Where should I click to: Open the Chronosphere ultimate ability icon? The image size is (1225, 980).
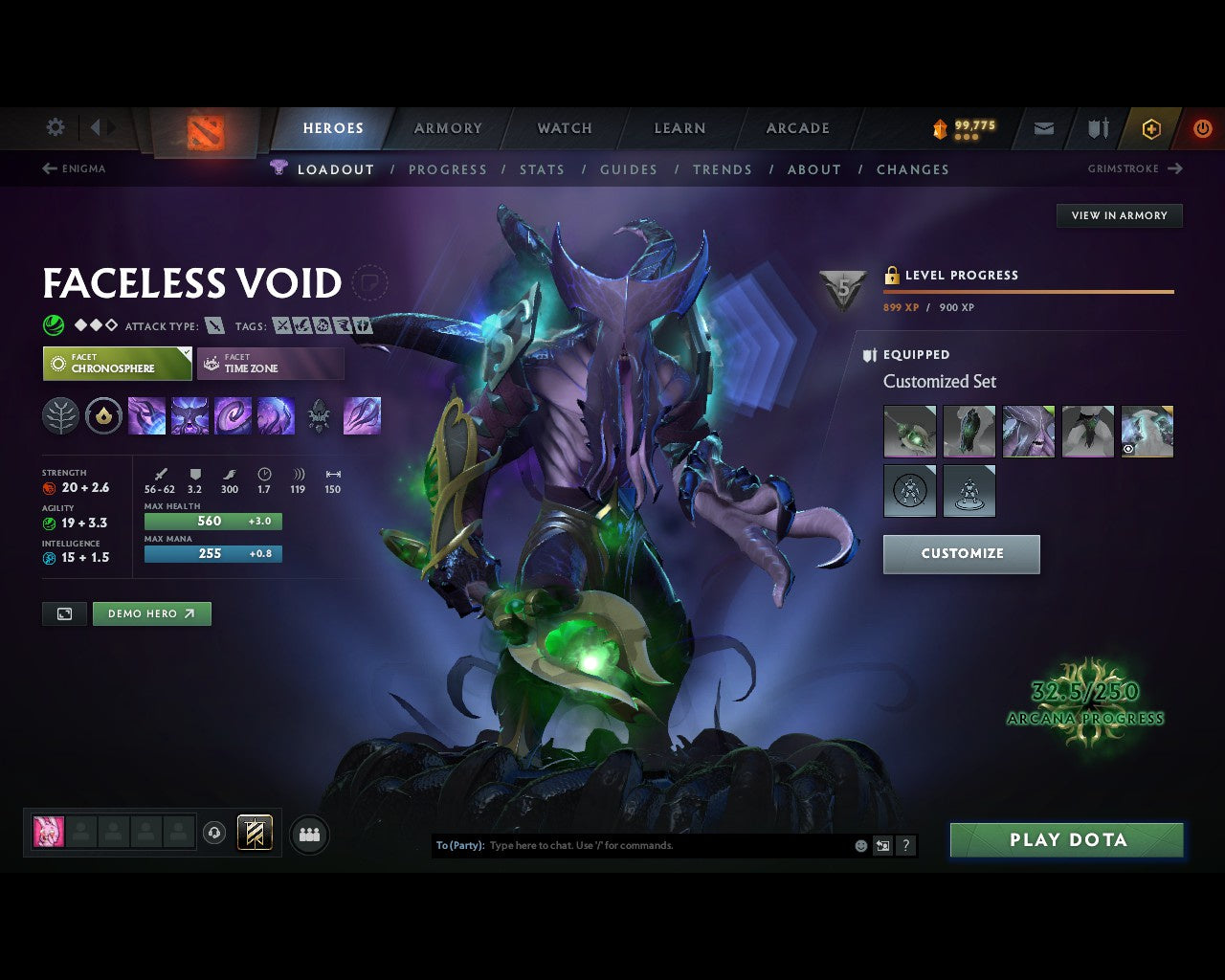pyautogui.click(x=277, y=415)
